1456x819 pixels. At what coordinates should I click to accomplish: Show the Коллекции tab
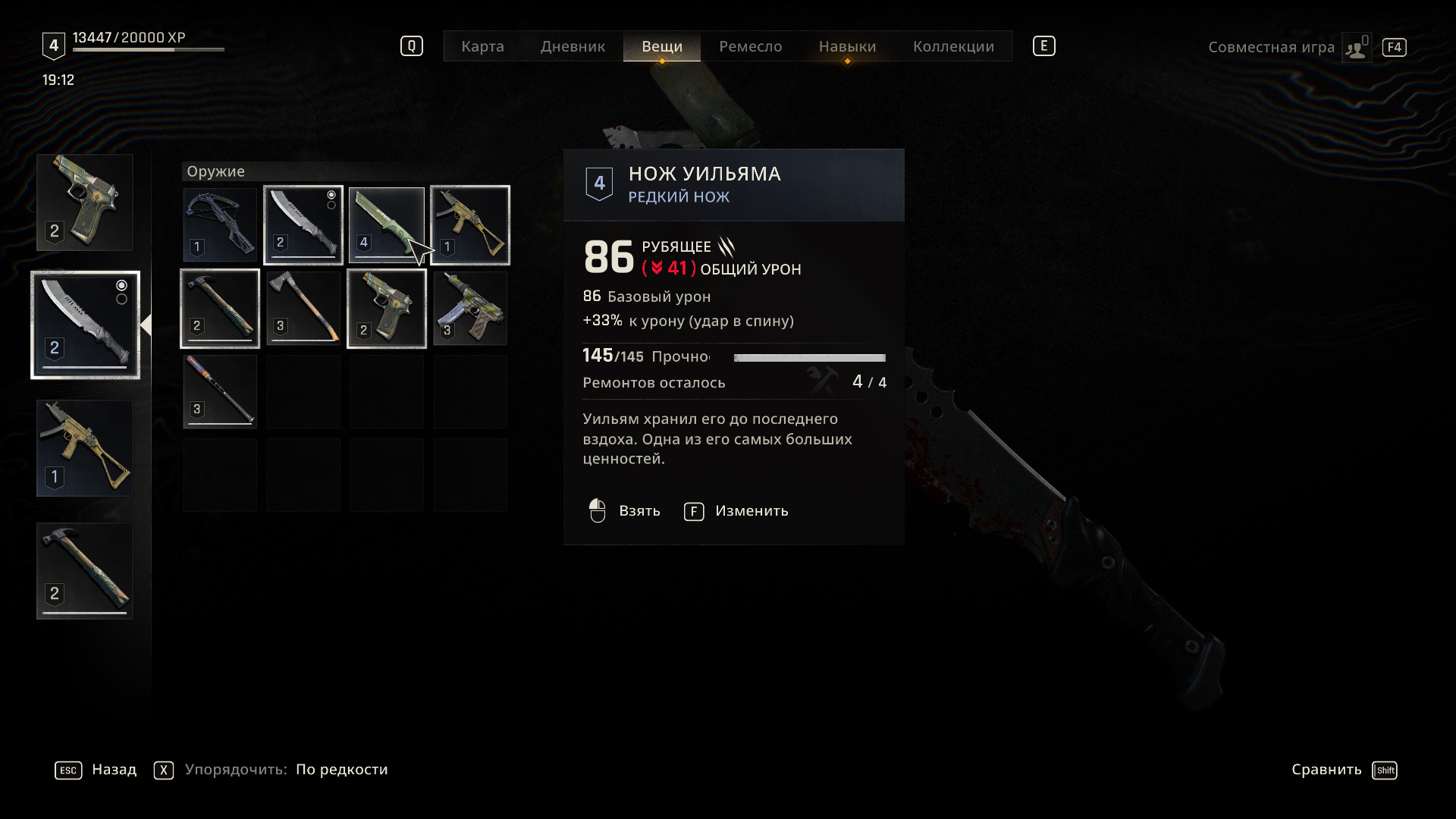[x=953, y=46]
